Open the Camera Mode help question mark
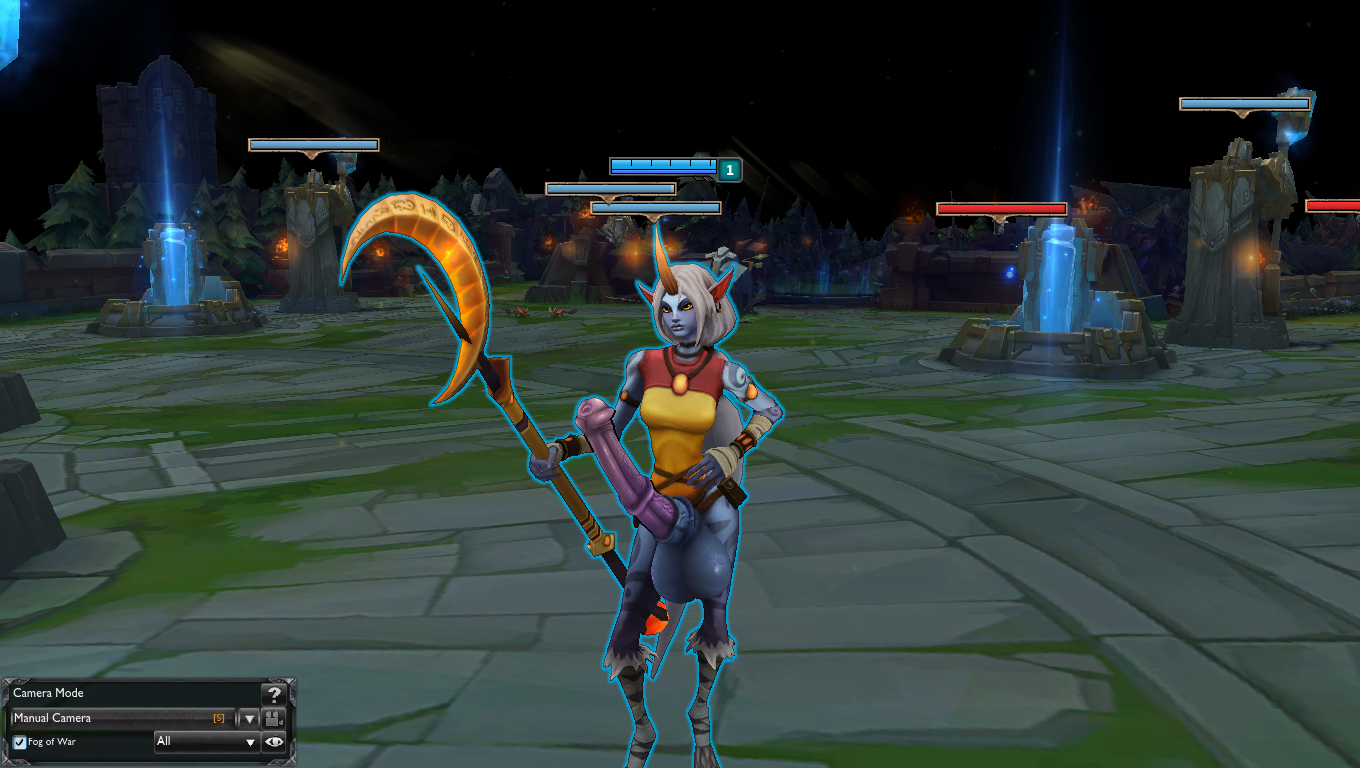 pos(273,694)
